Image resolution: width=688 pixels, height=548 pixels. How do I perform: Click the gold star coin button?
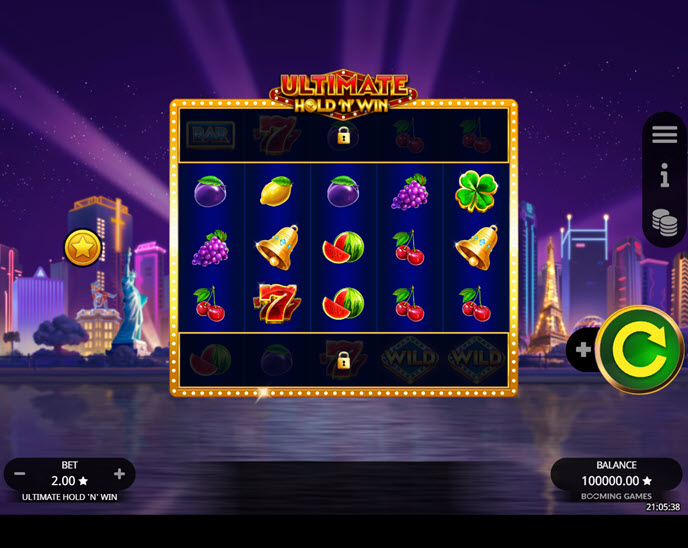coord(82,247)
